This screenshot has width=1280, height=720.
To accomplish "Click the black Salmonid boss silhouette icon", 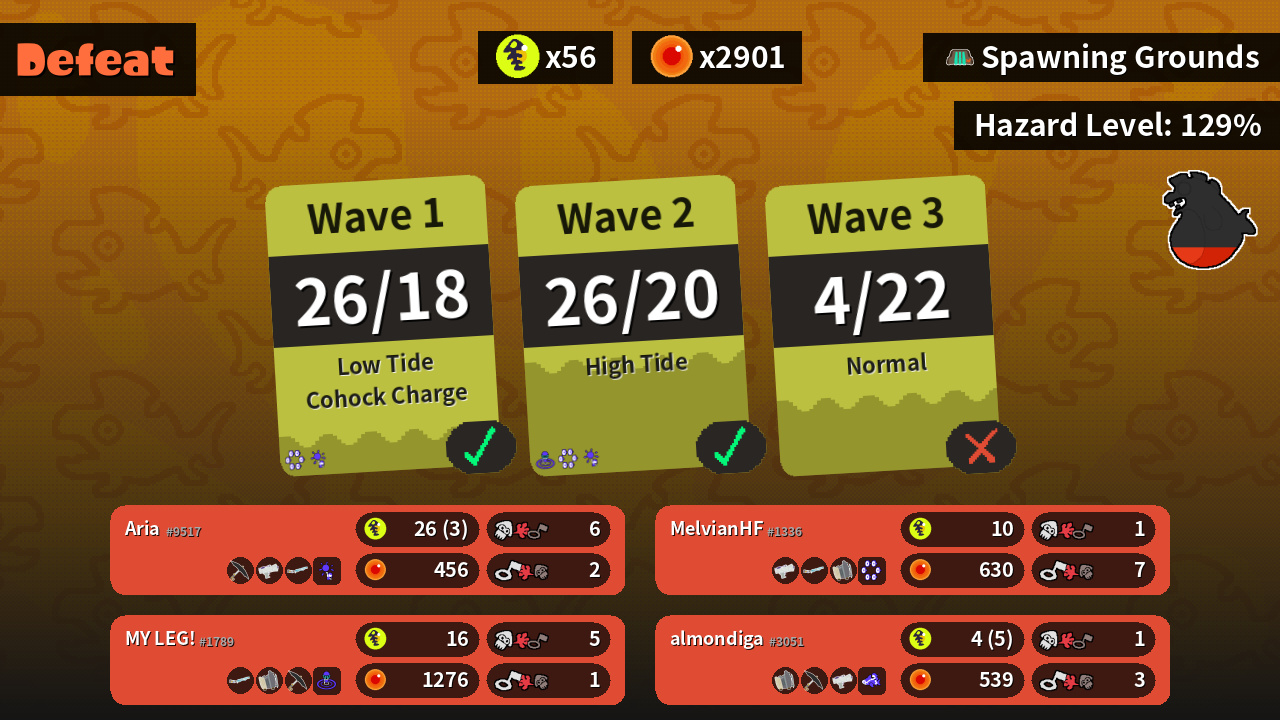I will tap(1209, 221).
